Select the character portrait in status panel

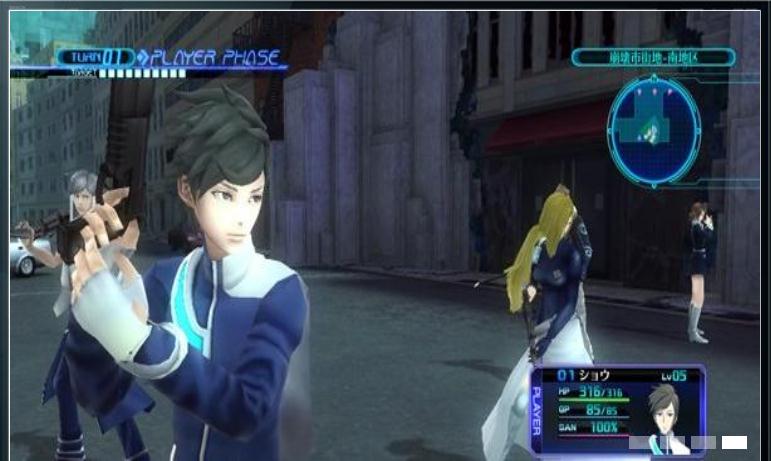(664, 410)
